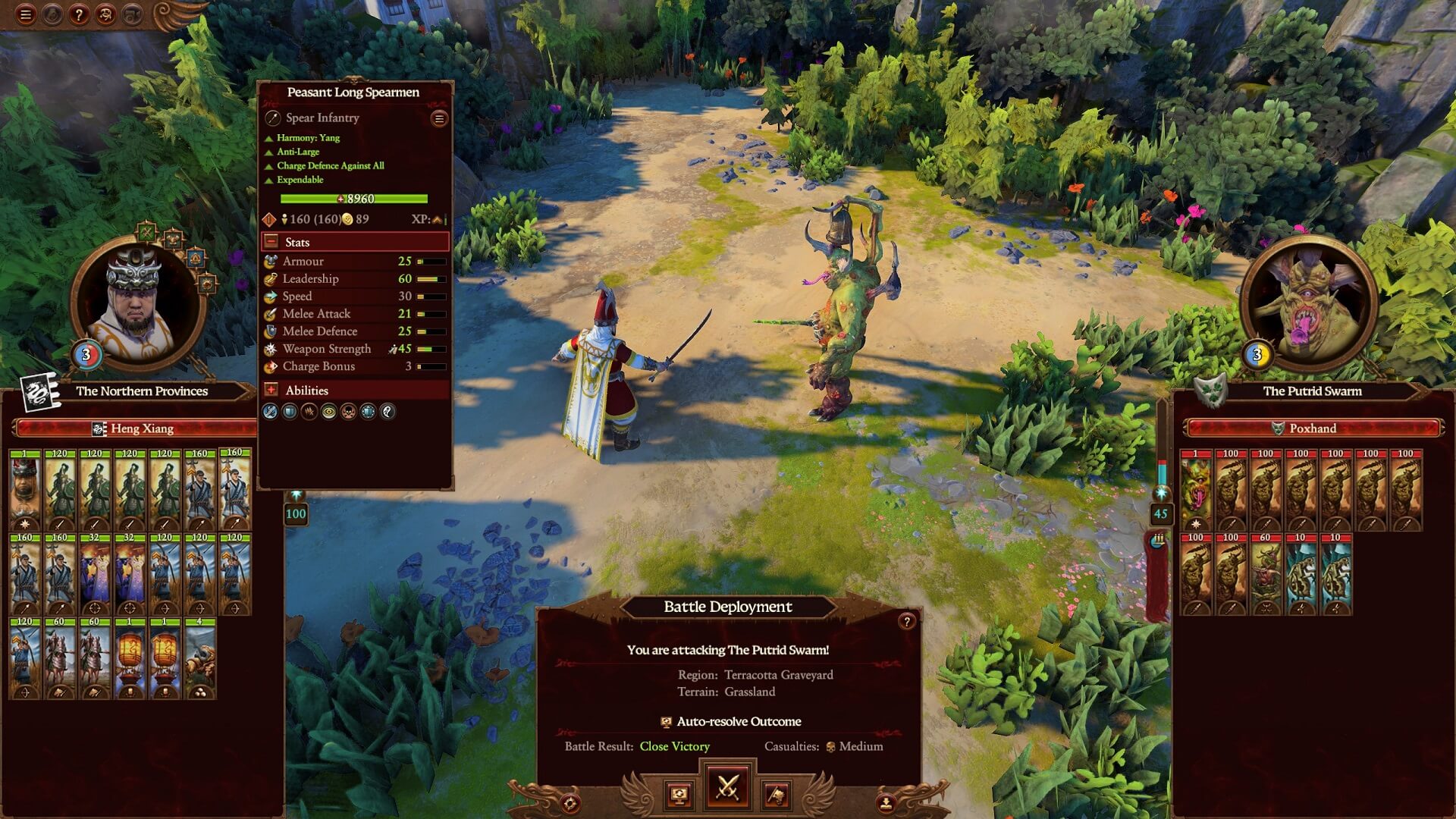Viewport: 1456px width, 819px height.
Task: Open the question mark help button
Action: click(79, 14)
